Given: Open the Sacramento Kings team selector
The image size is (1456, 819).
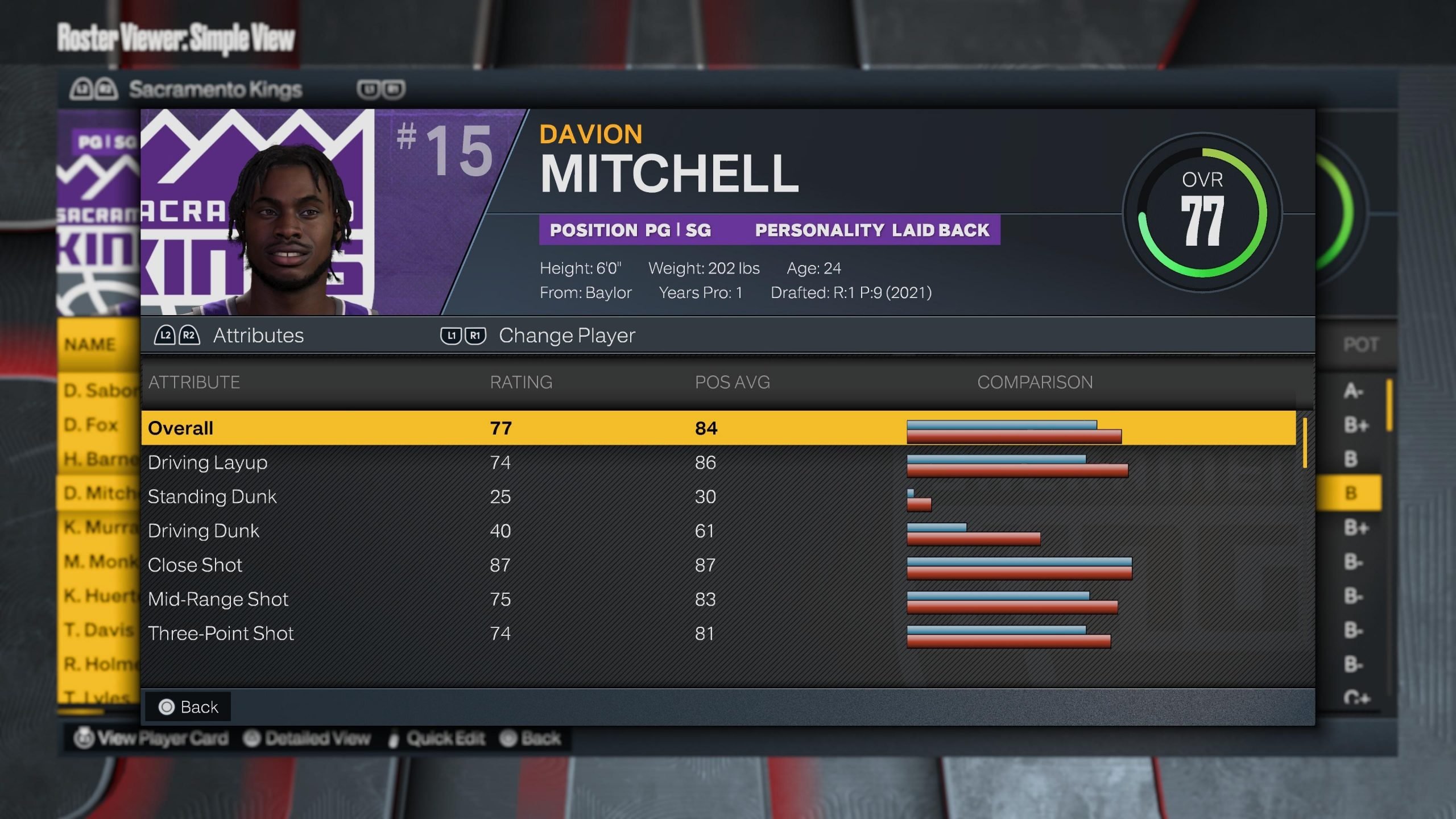Looking at the screenshot, I should point(215,89).
